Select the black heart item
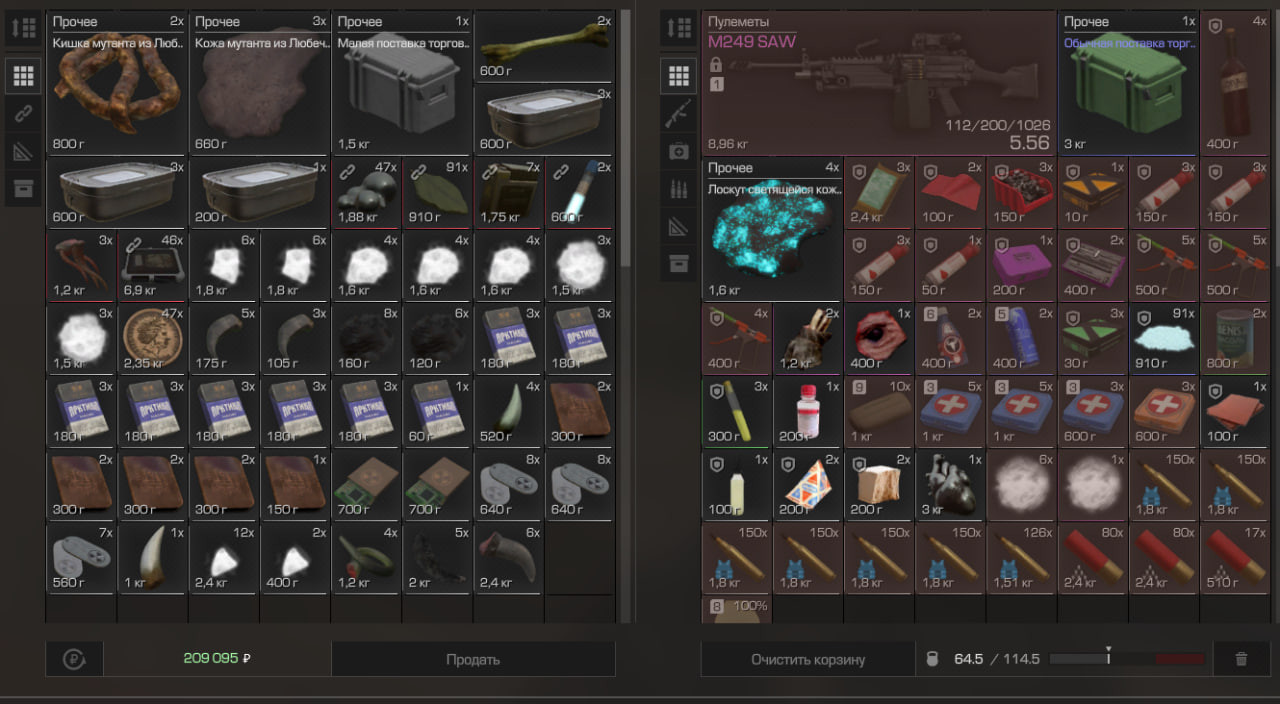Viewport: 1280px width, 704px height. pos(950,484)
